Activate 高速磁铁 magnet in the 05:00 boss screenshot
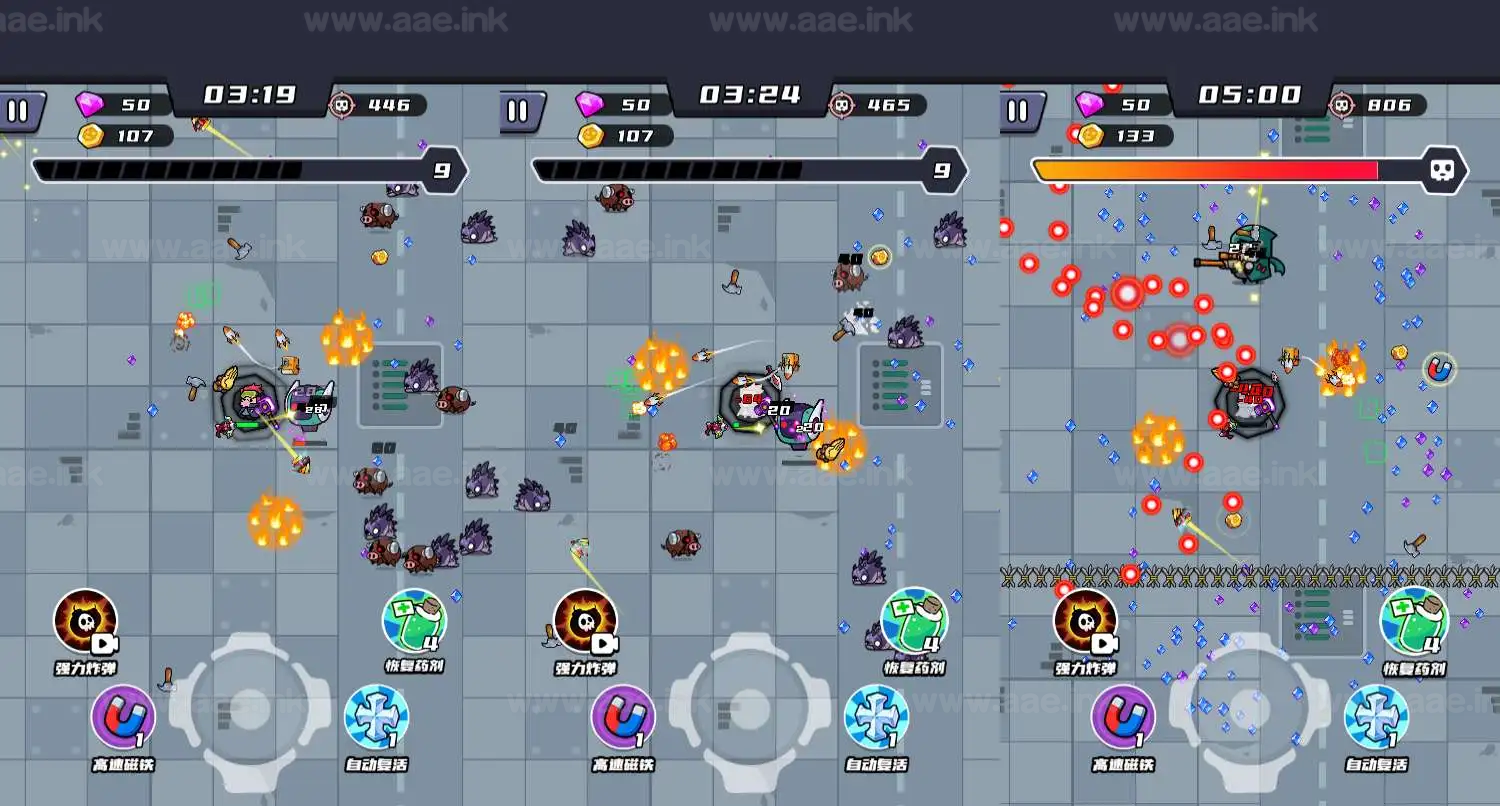Image resolution: width=1500 pixels, height=806 pixels. point(1123,717)
